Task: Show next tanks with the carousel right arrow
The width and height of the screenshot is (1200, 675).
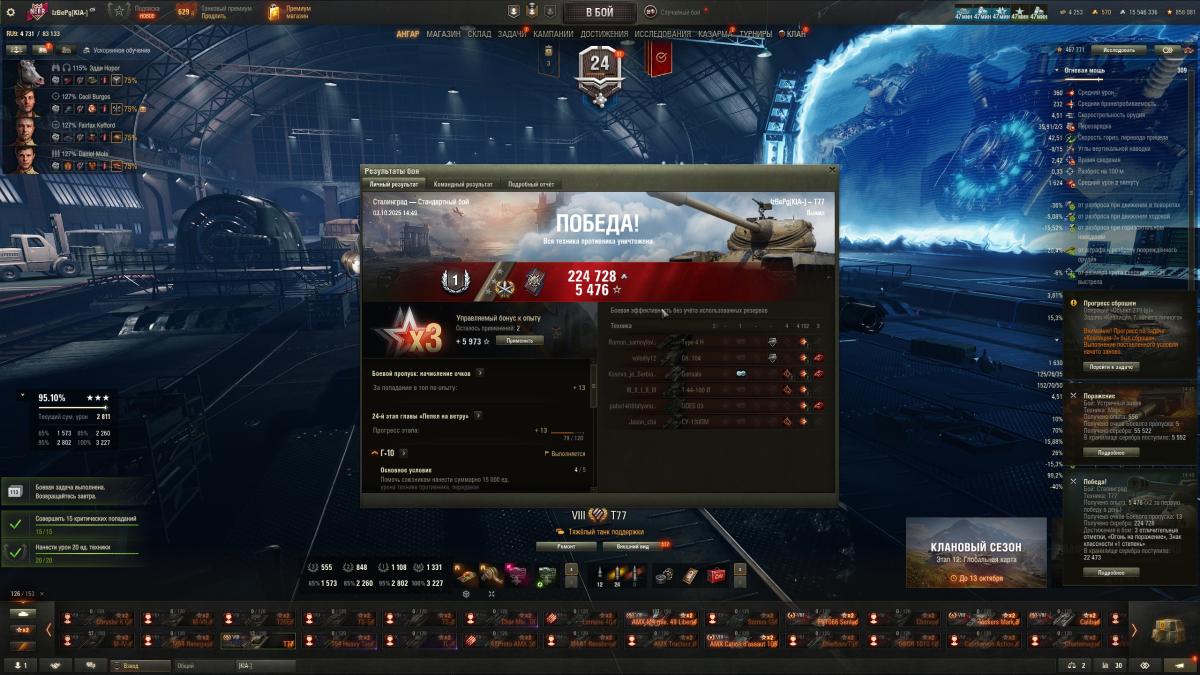Action: (1134, 629)
